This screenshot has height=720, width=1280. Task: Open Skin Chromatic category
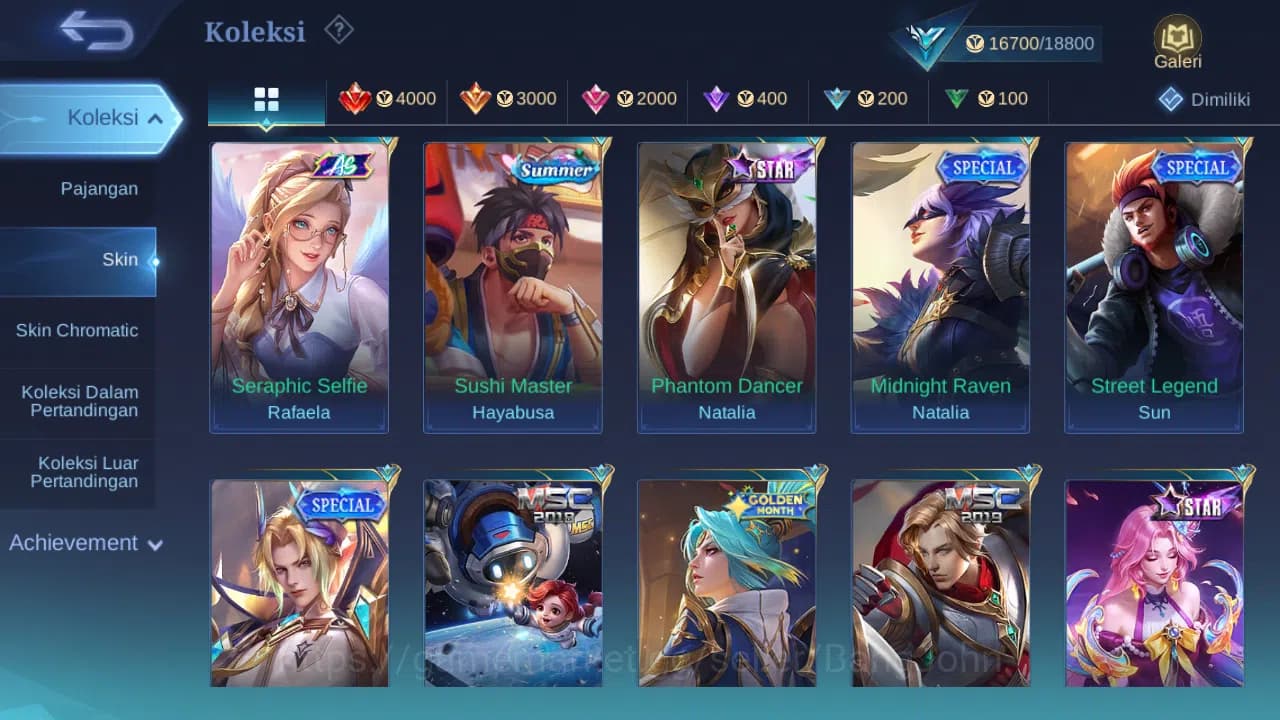[77, 330]
